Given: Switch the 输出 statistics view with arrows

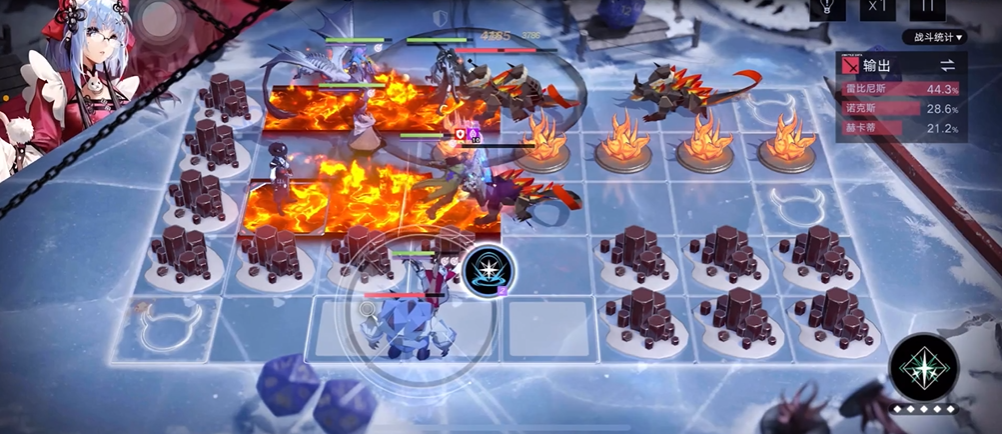Looking at the screenshot, I should pos(946,65).
